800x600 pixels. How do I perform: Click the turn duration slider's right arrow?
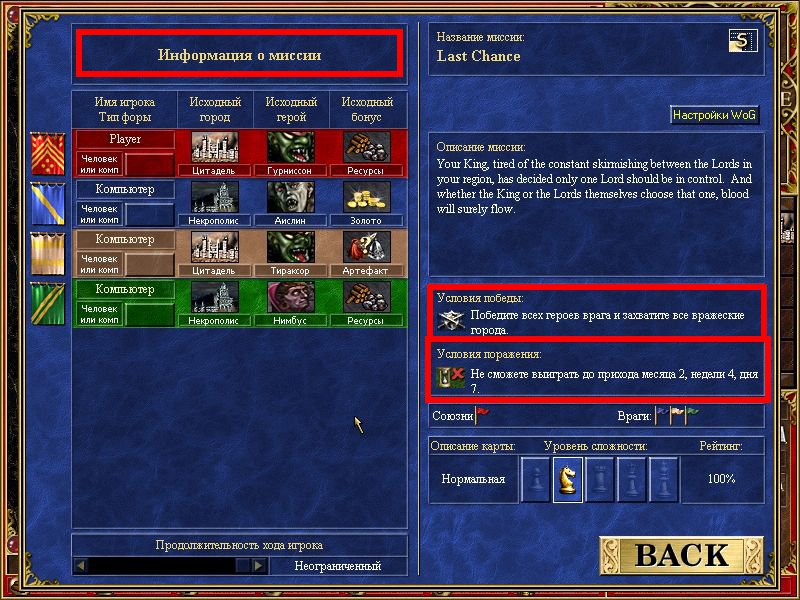[259, 565]
